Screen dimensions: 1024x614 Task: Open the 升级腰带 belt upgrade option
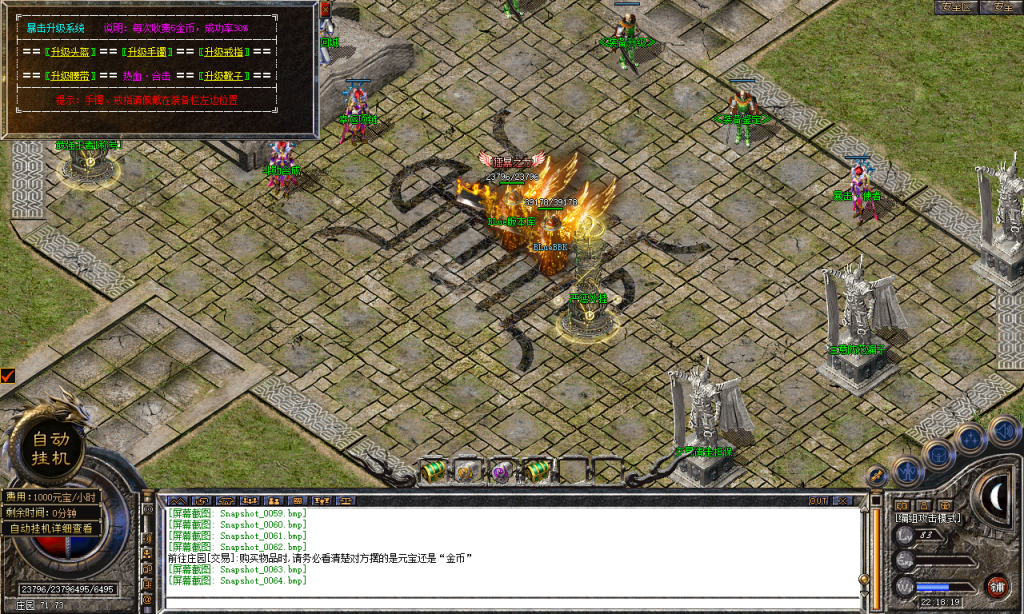coord(69,76)
